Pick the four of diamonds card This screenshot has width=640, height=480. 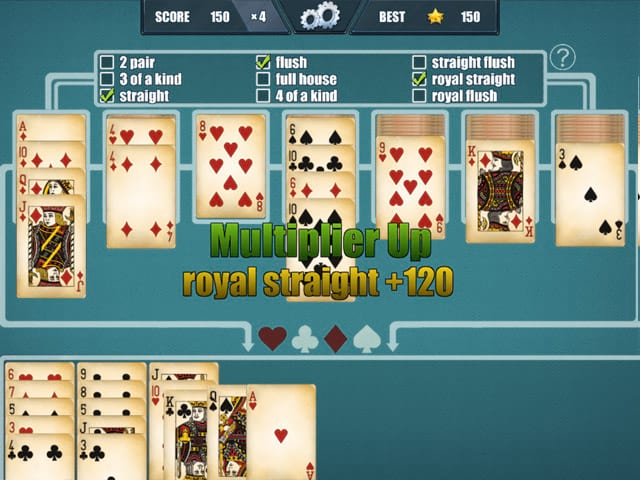(x=141, y=200)
